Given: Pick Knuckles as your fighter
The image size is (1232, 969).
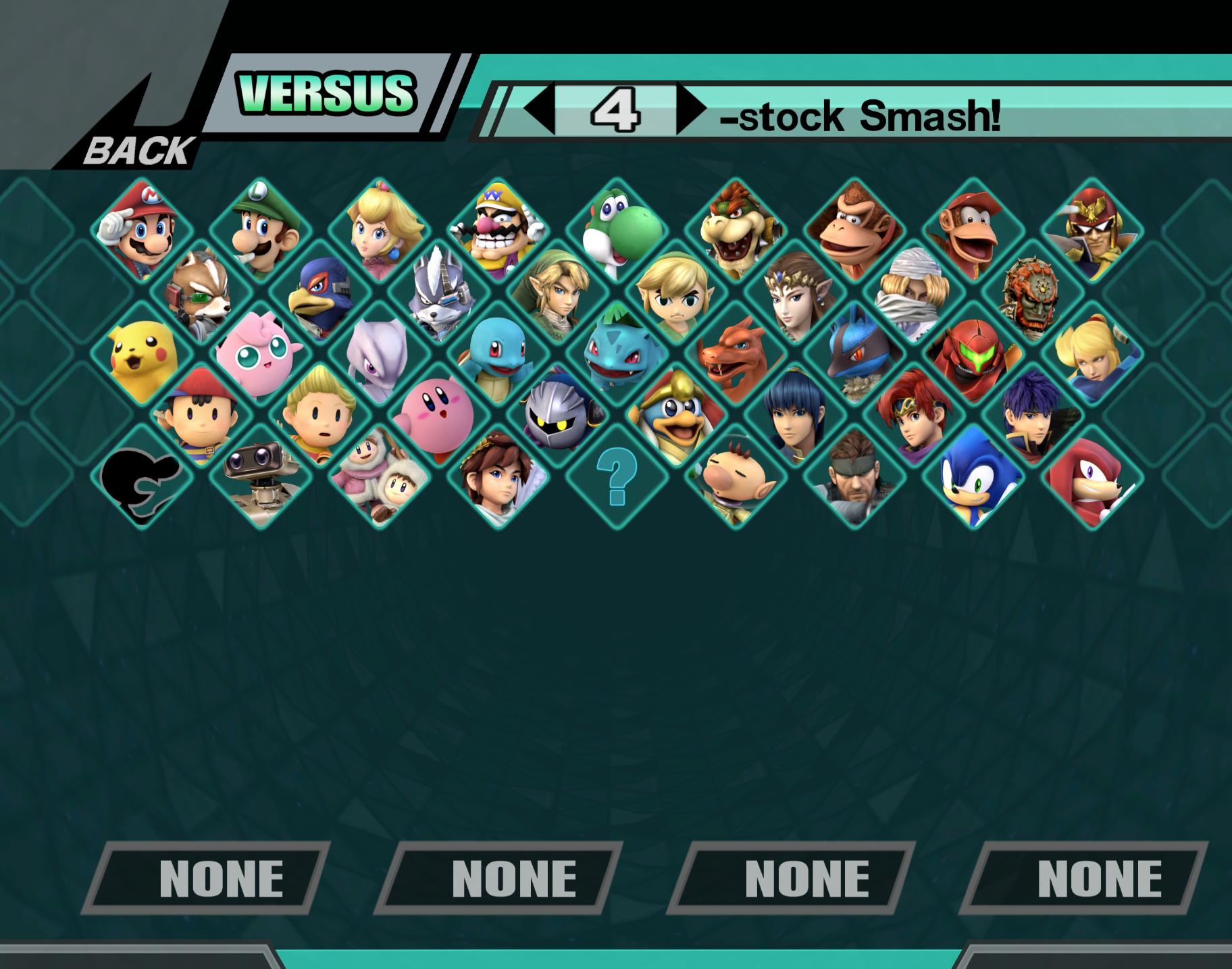Looking at the screenshot, I should click(x=1092, y=477).
